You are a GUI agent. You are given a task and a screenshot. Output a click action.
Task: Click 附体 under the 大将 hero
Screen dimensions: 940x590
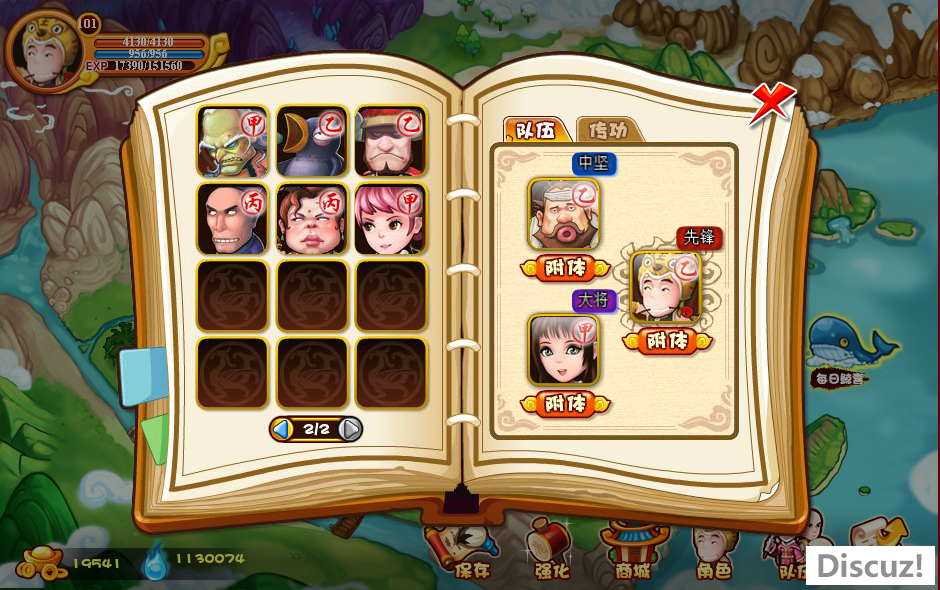pyautogui.click(x=565, y=404)
